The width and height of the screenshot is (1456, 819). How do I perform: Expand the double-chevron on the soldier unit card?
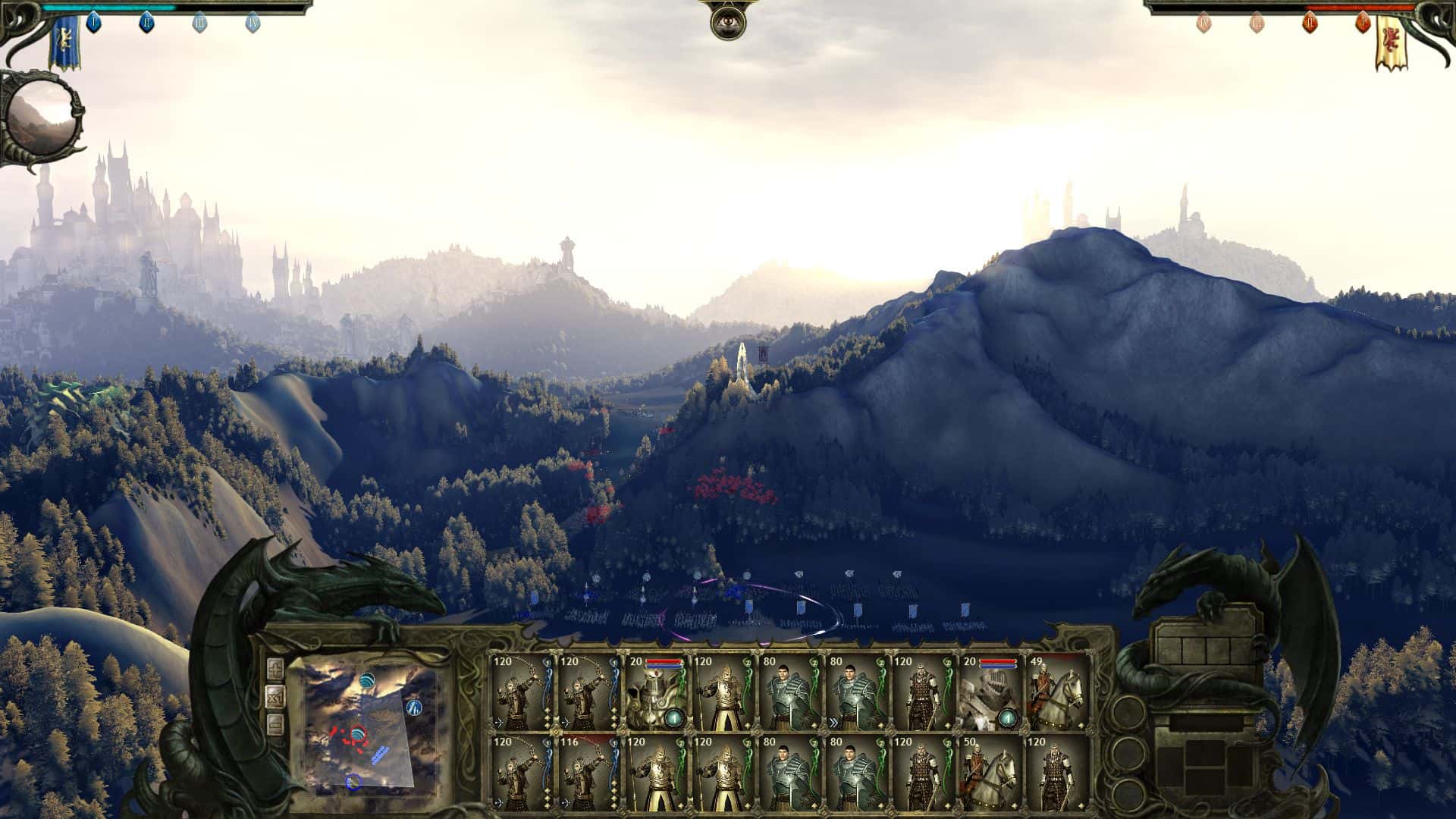[x=832, y=721]
